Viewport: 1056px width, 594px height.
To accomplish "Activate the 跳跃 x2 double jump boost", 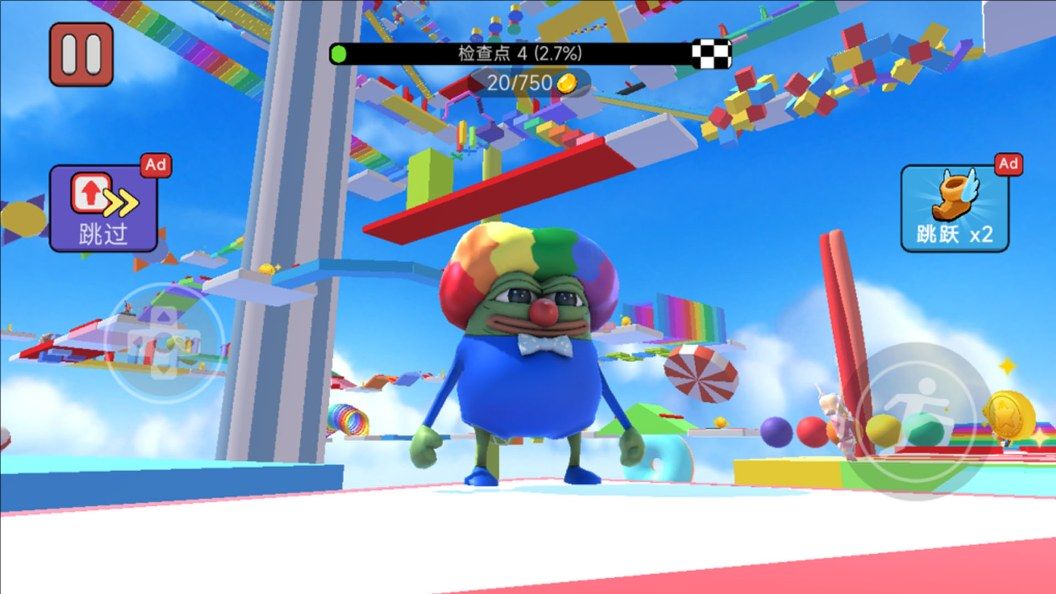I will 954,209.
